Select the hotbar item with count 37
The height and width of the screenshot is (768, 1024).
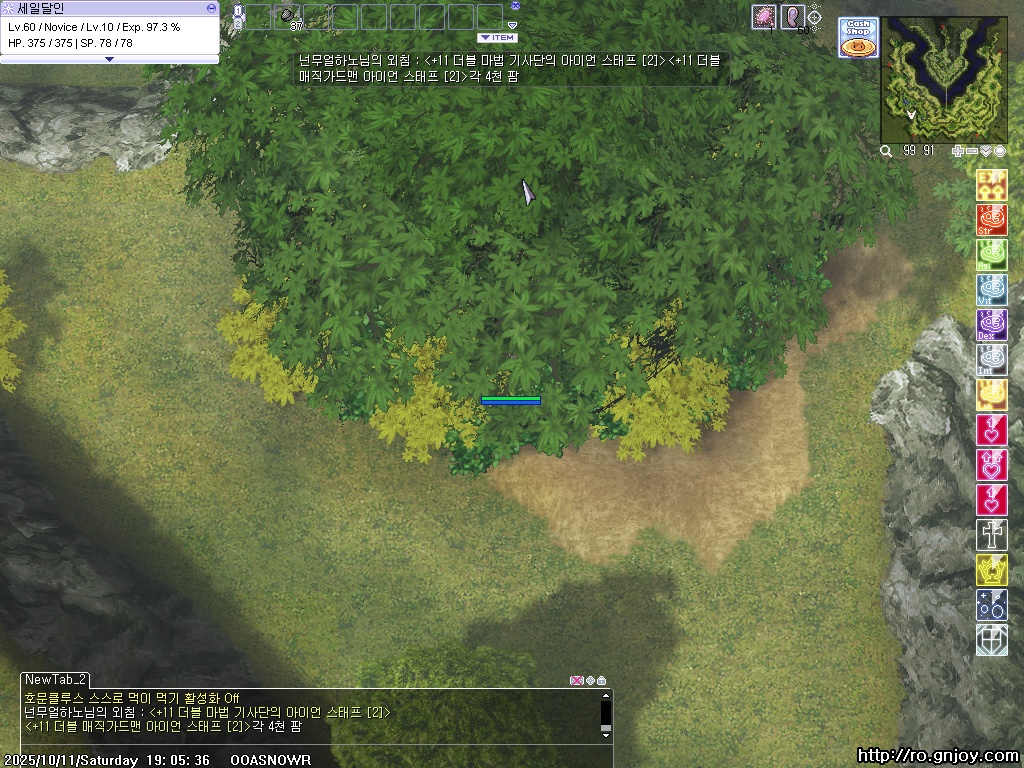pyautogui.click(x=288, y=17)
